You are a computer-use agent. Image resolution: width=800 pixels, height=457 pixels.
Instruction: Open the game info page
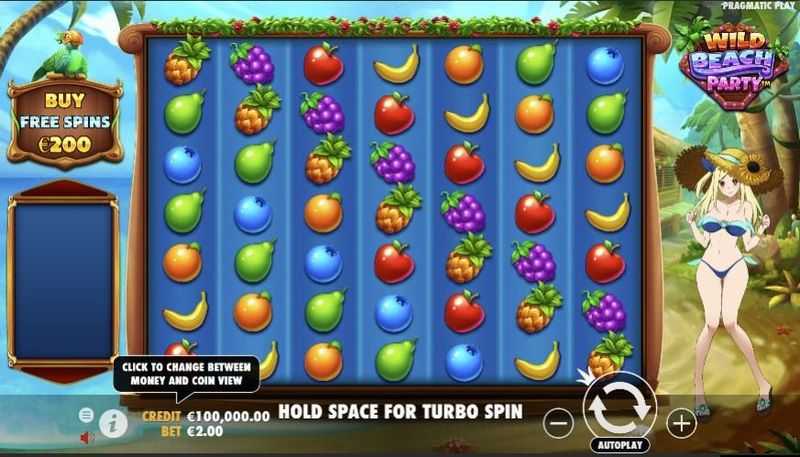pyautogui.click(x=113, y=424)
